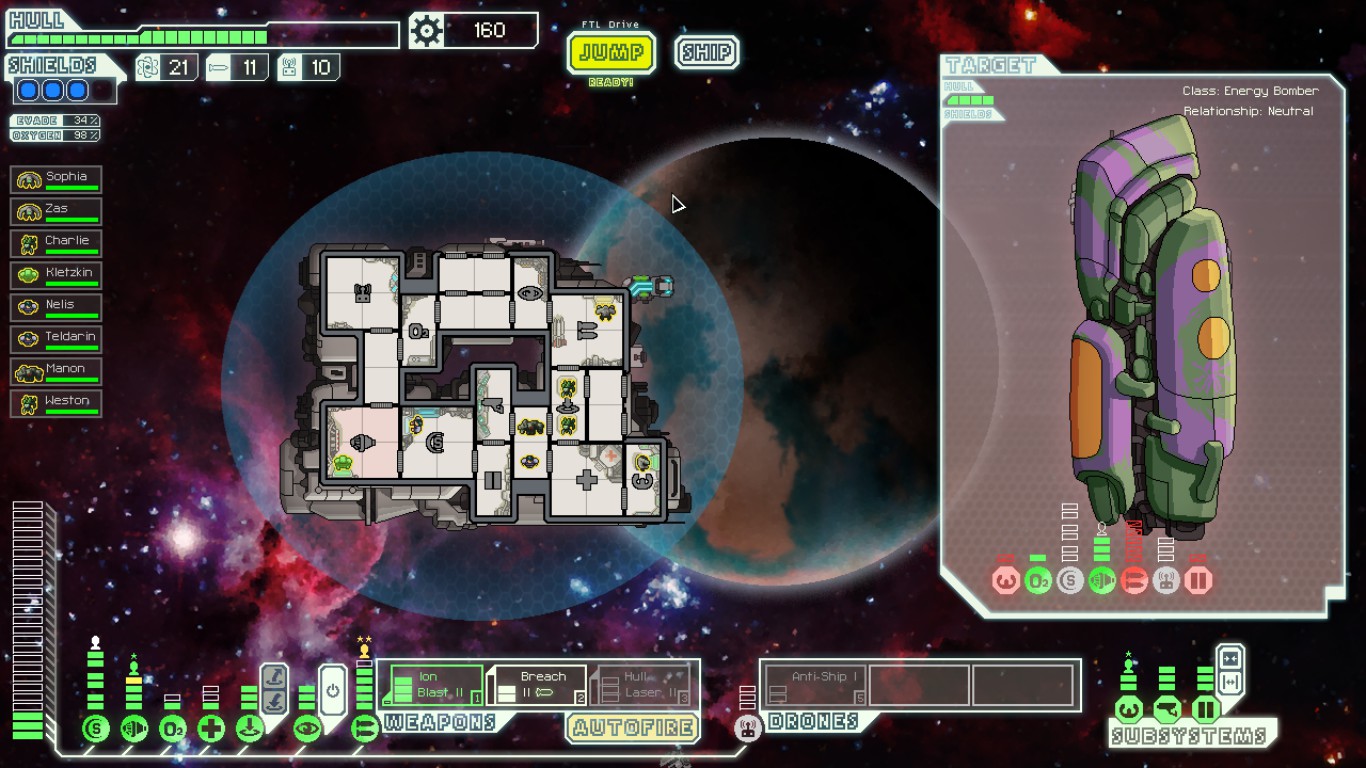Select the Ion Blast II weapon
This screenshot has width=1366, height=768.
click(436, 685)
